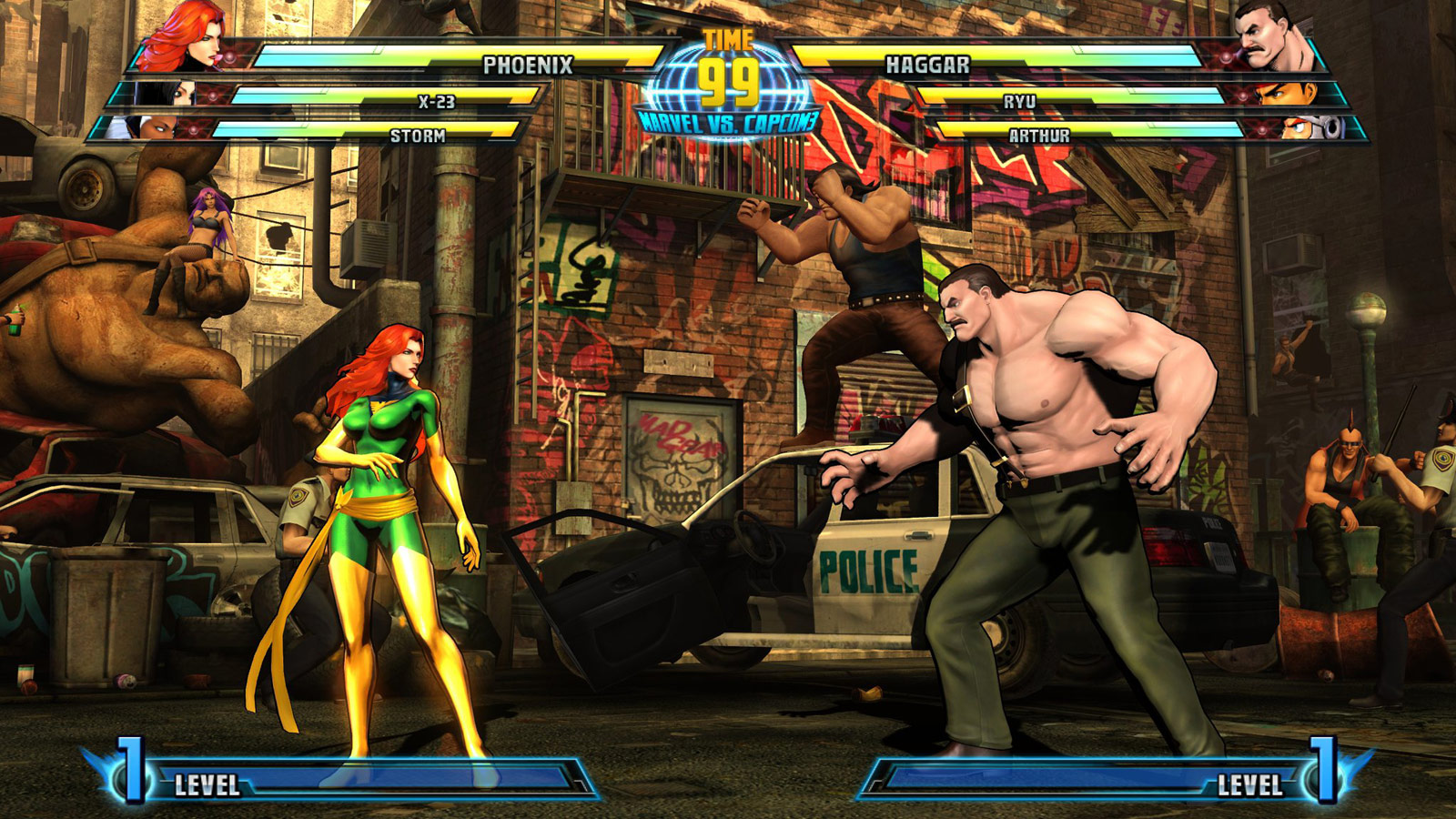Click the 99 timer number
The image size is (1456, 819).
(728, 84)
